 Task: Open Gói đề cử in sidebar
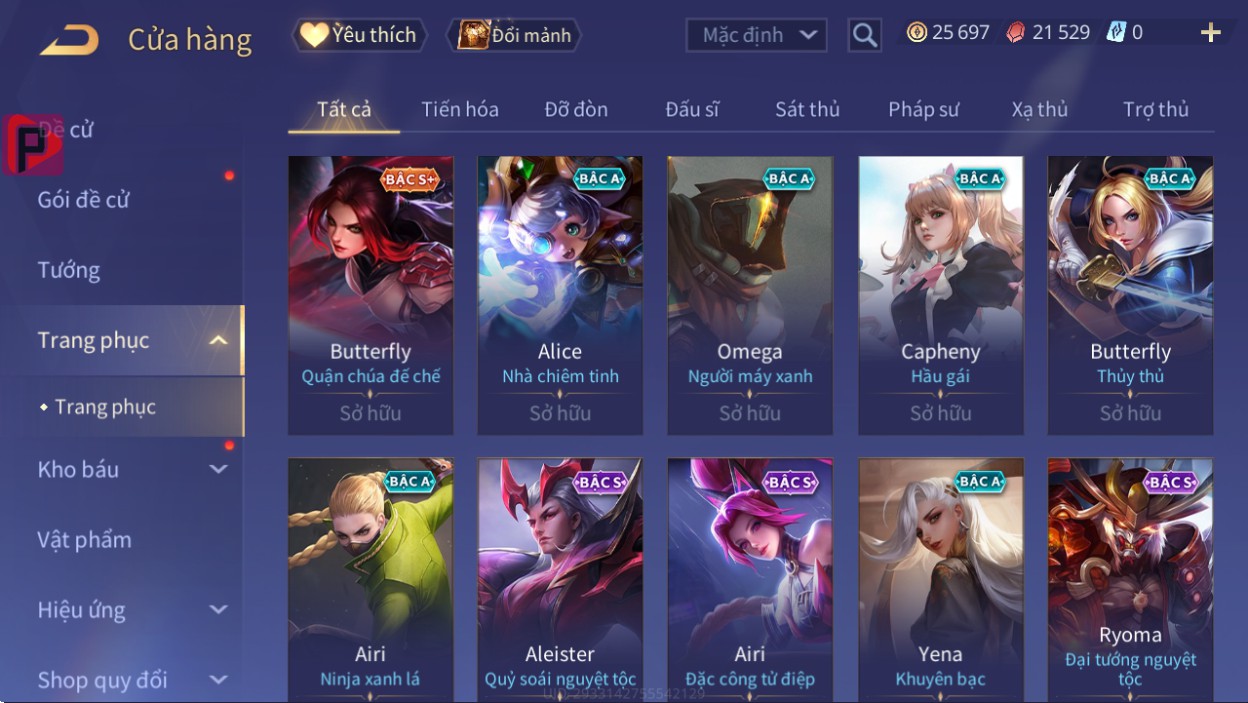point(84,200)
